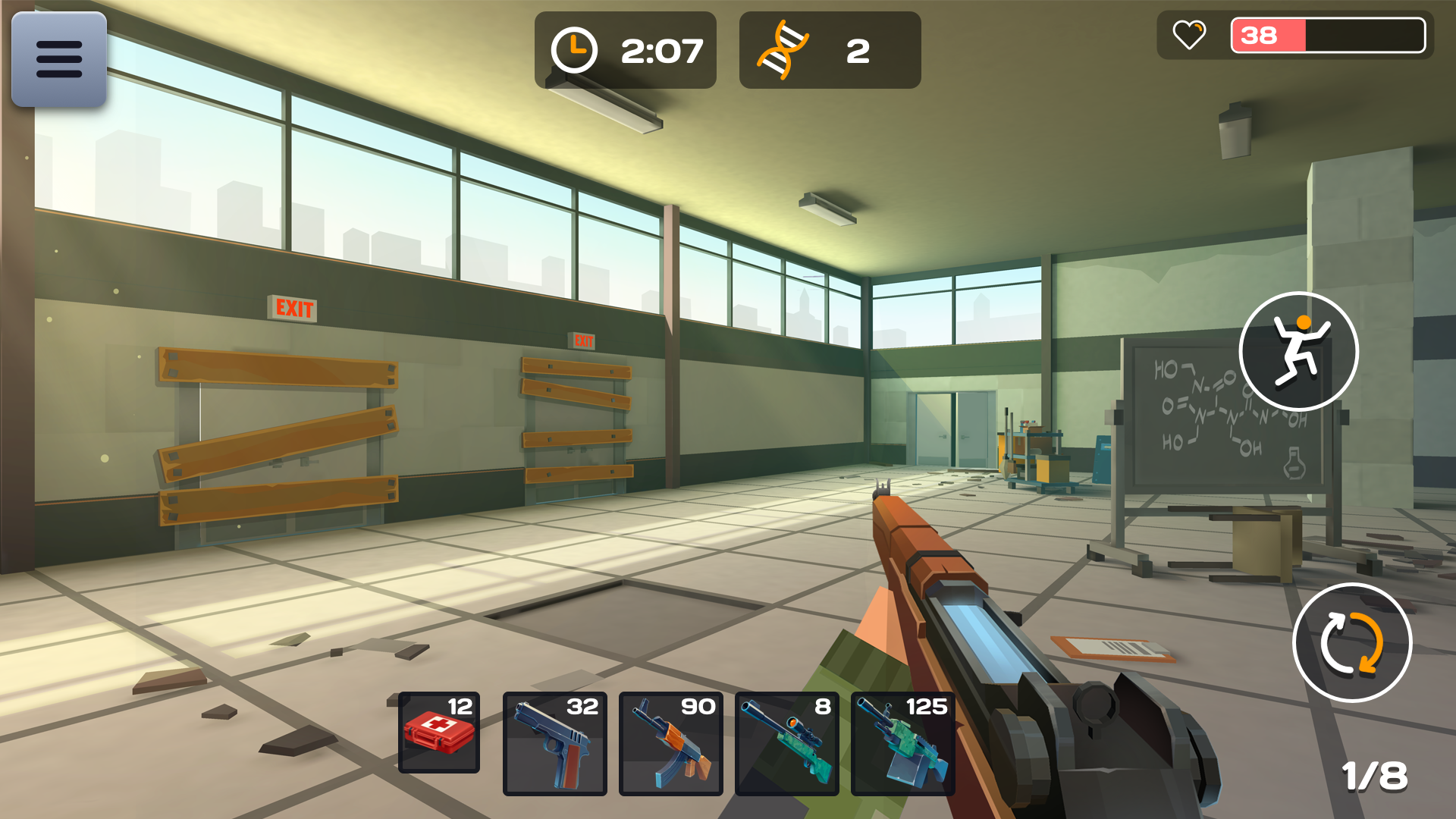Select the health bar showing 38
Screen dimensions: 1456x819
tap(1329, 35)
